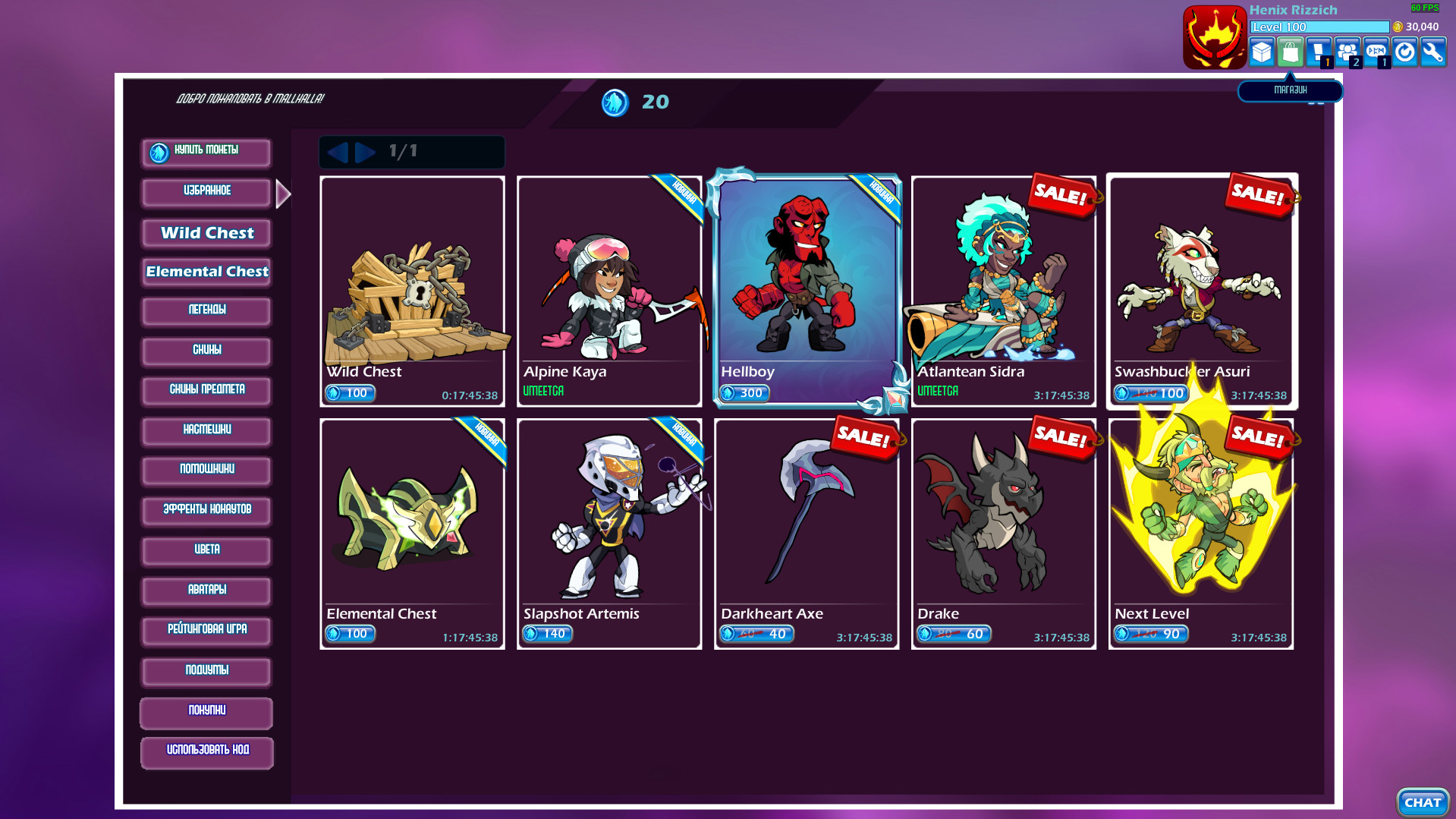Click the Магазин label near the top right

[x=1290, y=90]
